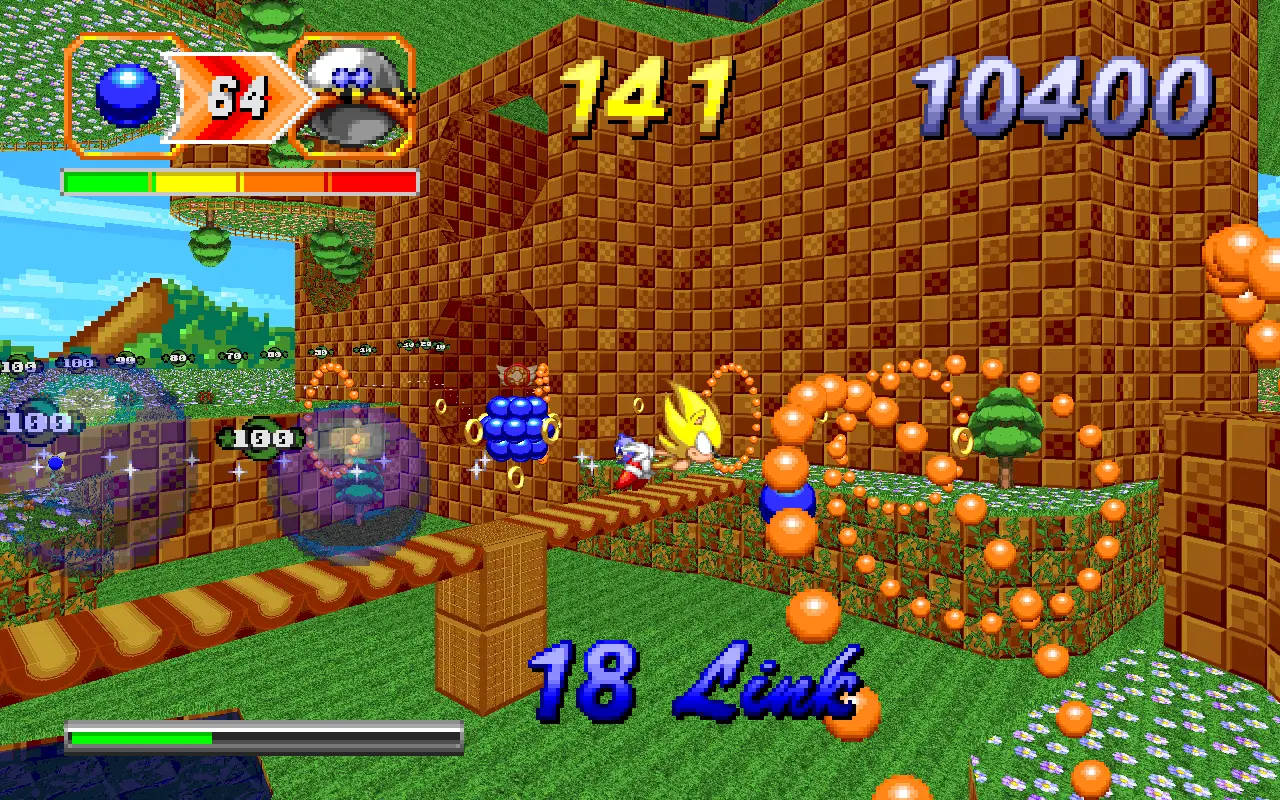Click the blue sphere counter icon
Image resolution: width=1280 pixels, height=800 pixels.
click(127, 96)
